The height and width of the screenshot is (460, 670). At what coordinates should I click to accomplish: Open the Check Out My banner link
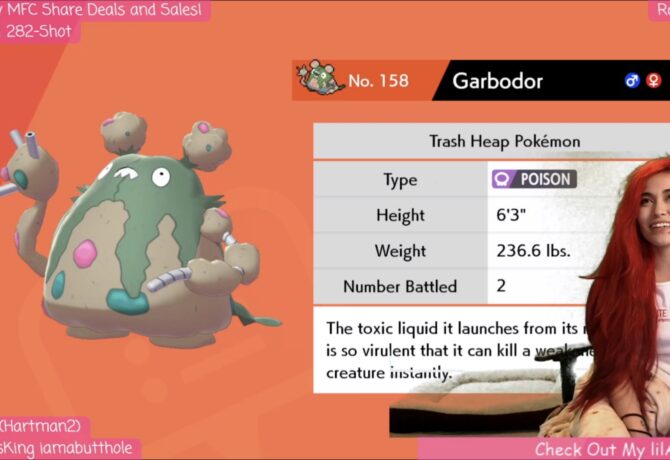[x=590, y=449]
